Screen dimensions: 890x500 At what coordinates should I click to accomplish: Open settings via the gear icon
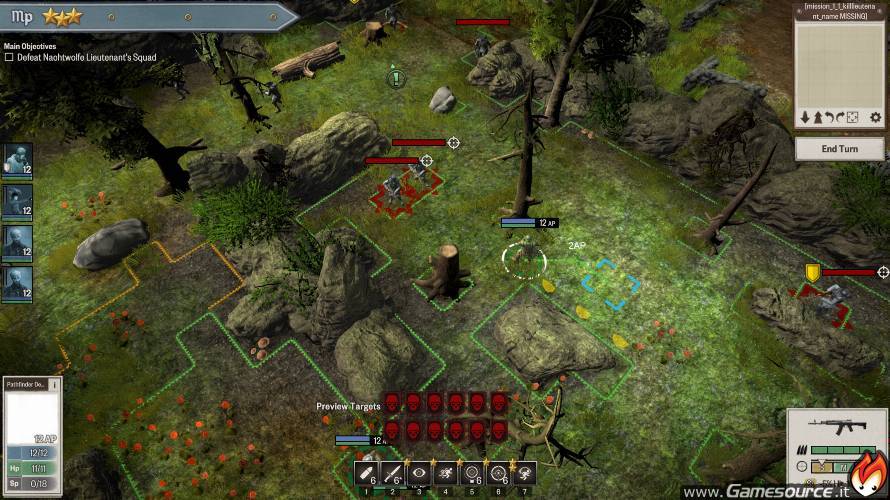(875, 118)
